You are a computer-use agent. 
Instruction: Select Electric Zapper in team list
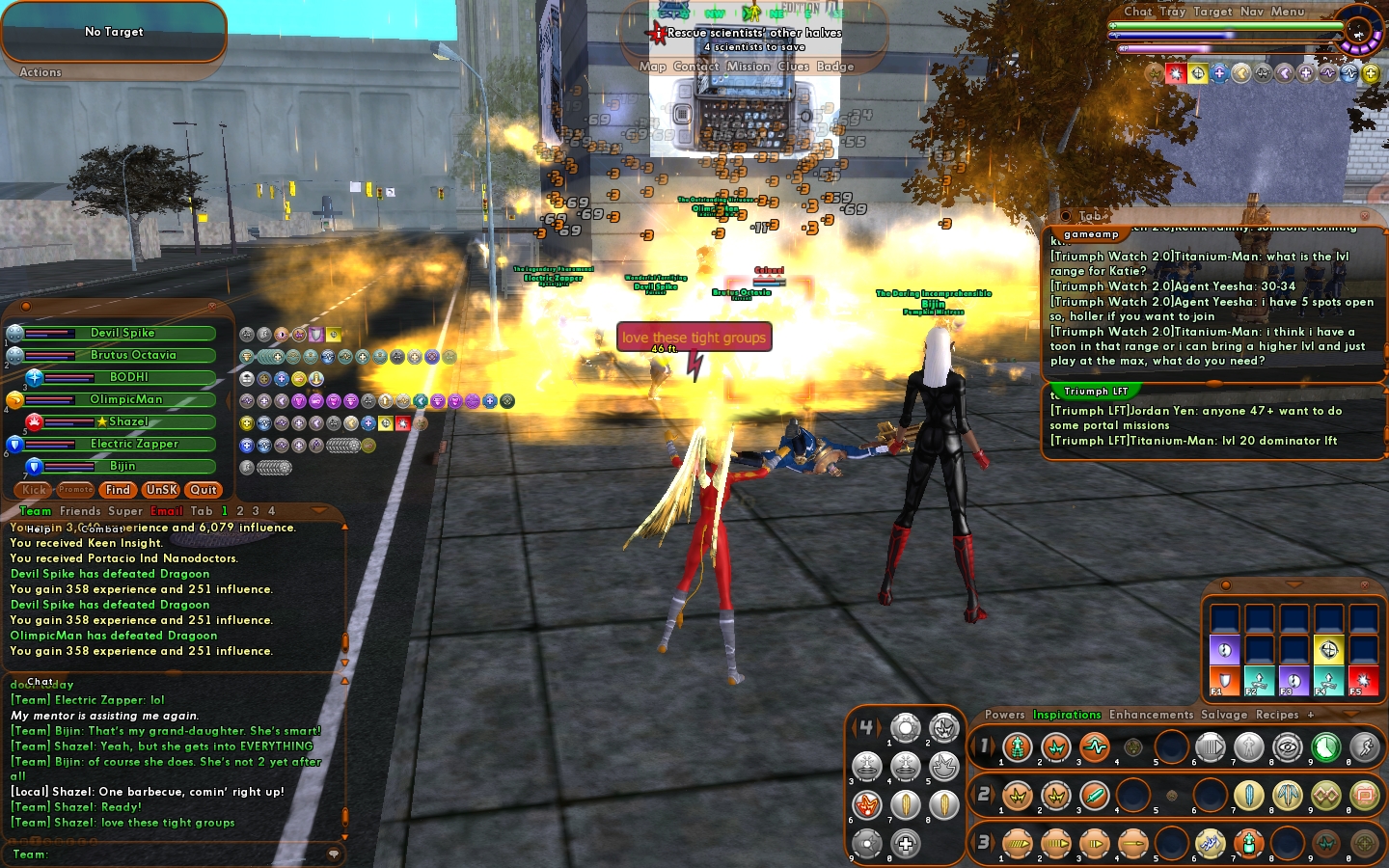click(x=134, y=444)
